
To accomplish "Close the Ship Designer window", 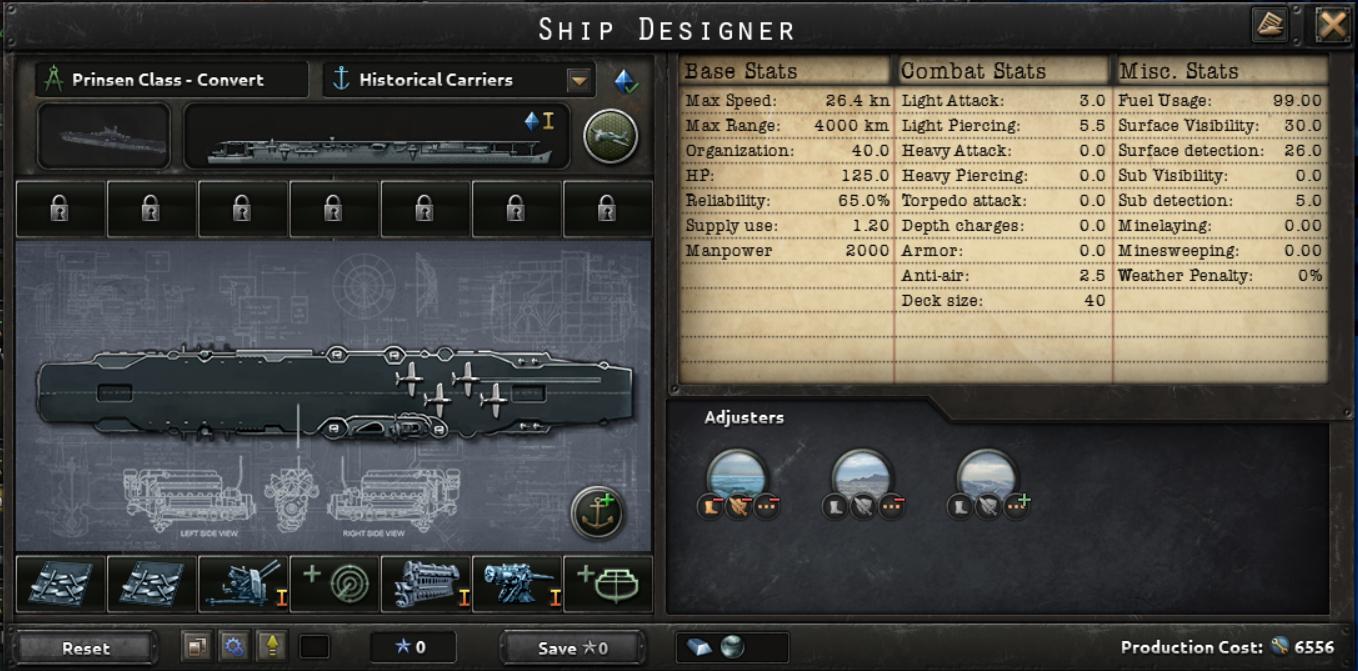I will click(x=1332, y=24).
